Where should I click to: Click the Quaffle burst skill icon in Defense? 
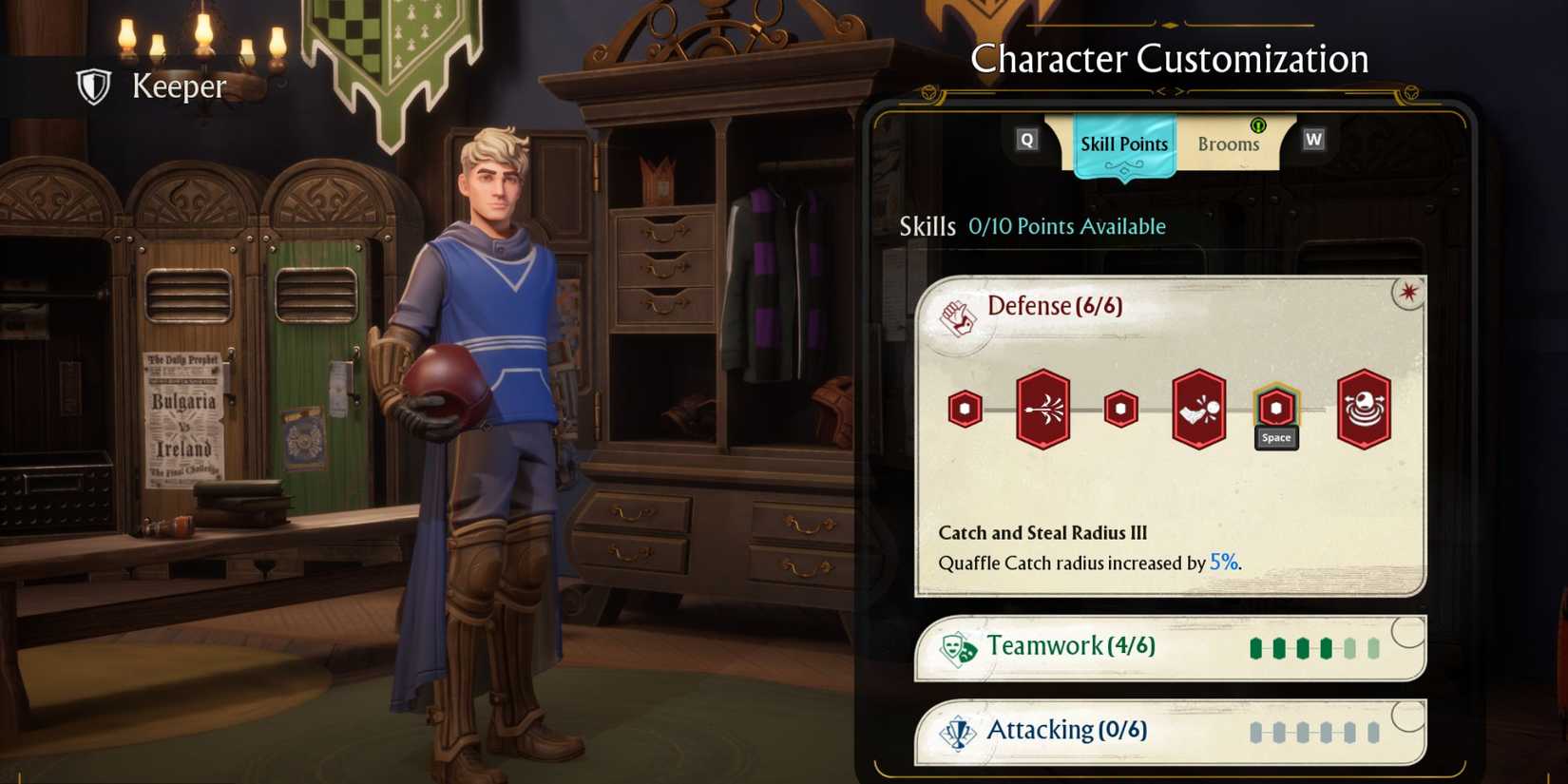[1042, 409]
